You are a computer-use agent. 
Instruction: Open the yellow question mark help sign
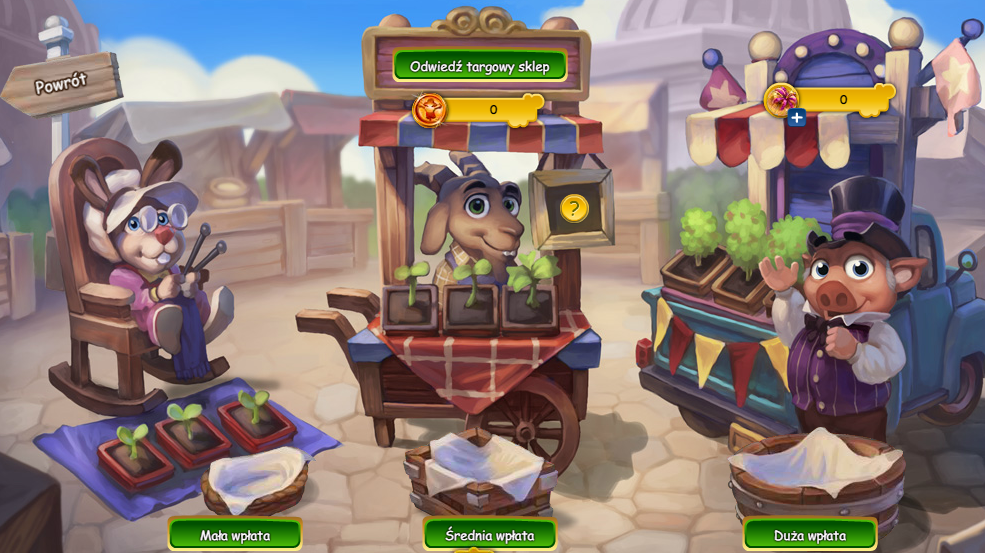click(573, 208)
